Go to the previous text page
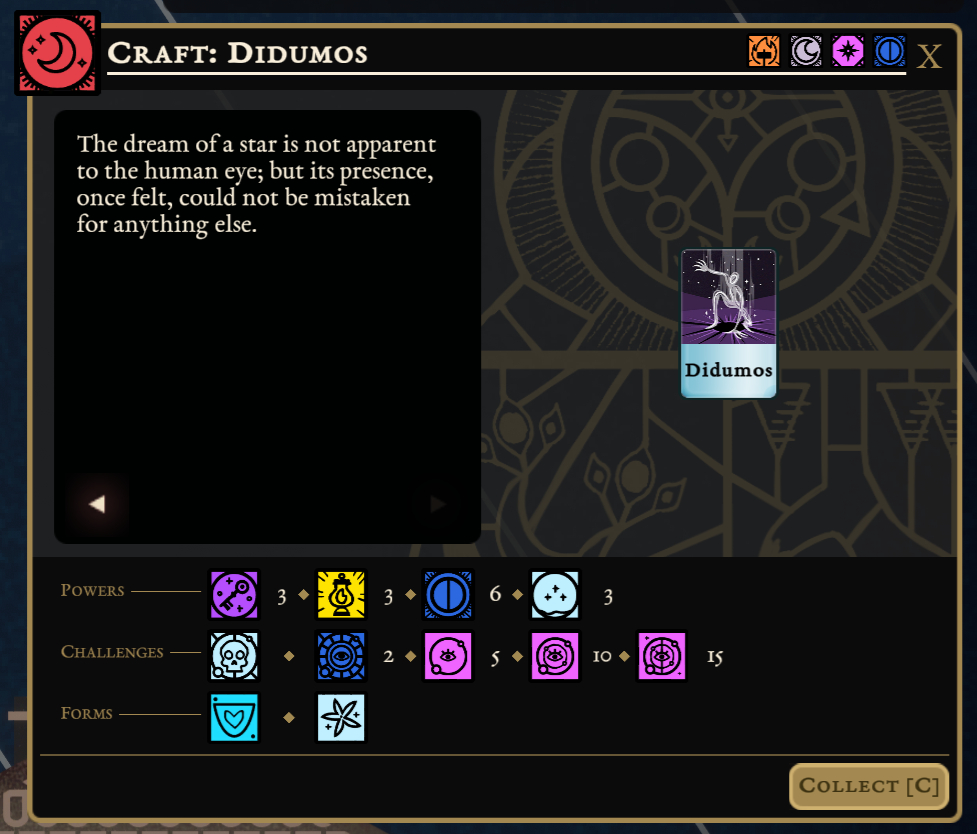The width and height of the screenshot is (977, 834). 97,504
